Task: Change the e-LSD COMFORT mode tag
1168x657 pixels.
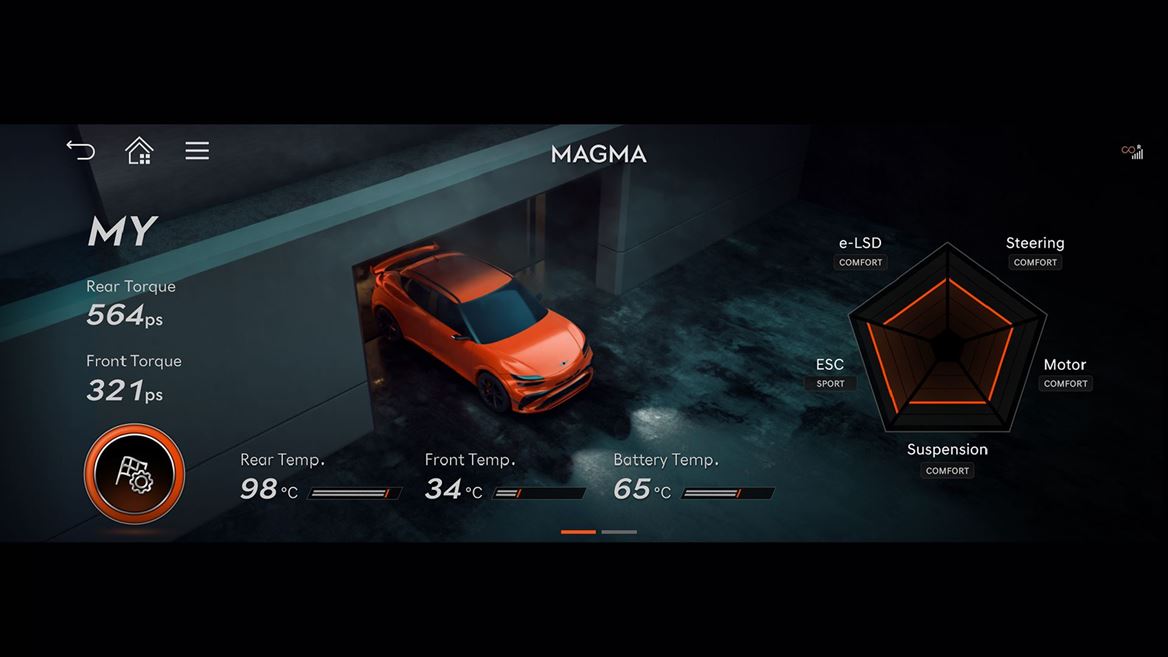Action: click(860, 262)
